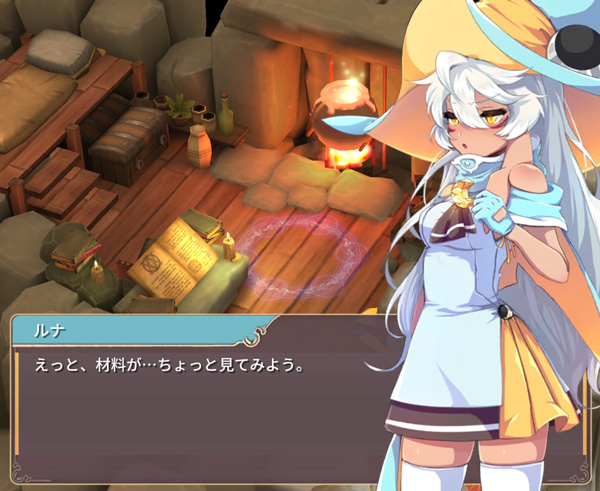600x491 pixels.
Task: Click the dialogue box to advance Luna's line
Action: tap(200, 400)
